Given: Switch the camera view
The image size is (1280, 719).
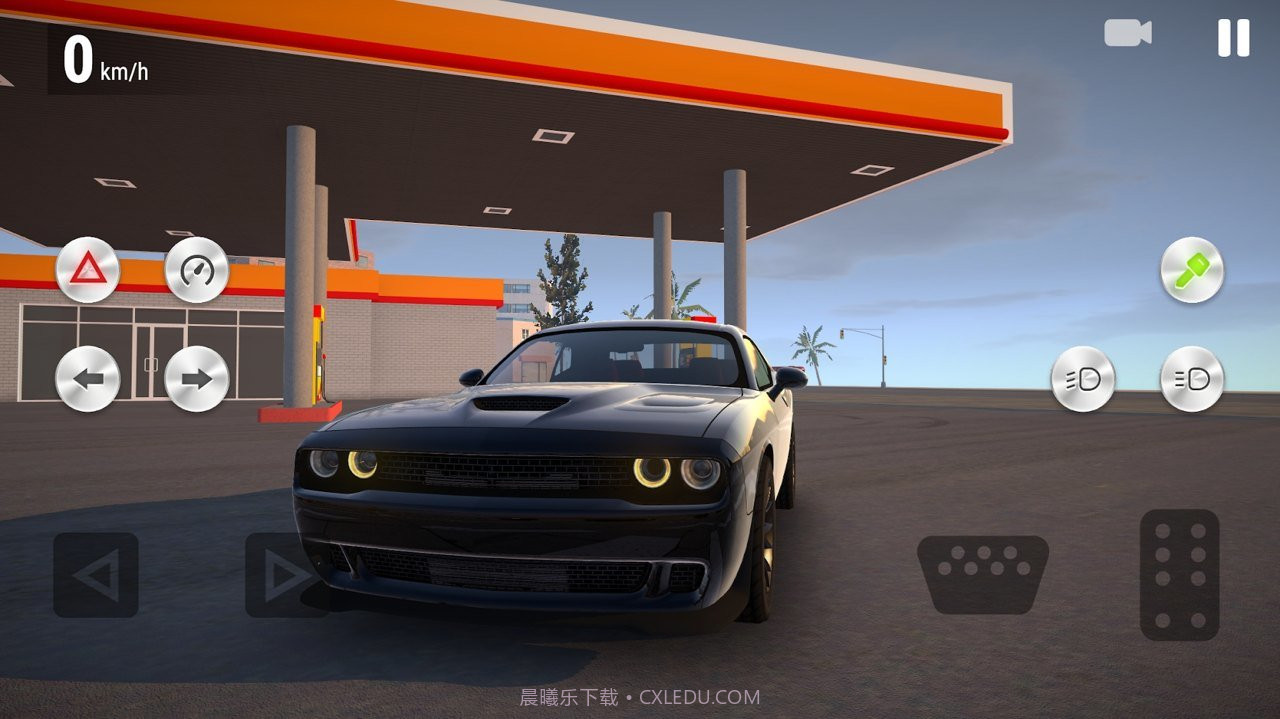Looking at the screenshot, I should coord(1127,33).
